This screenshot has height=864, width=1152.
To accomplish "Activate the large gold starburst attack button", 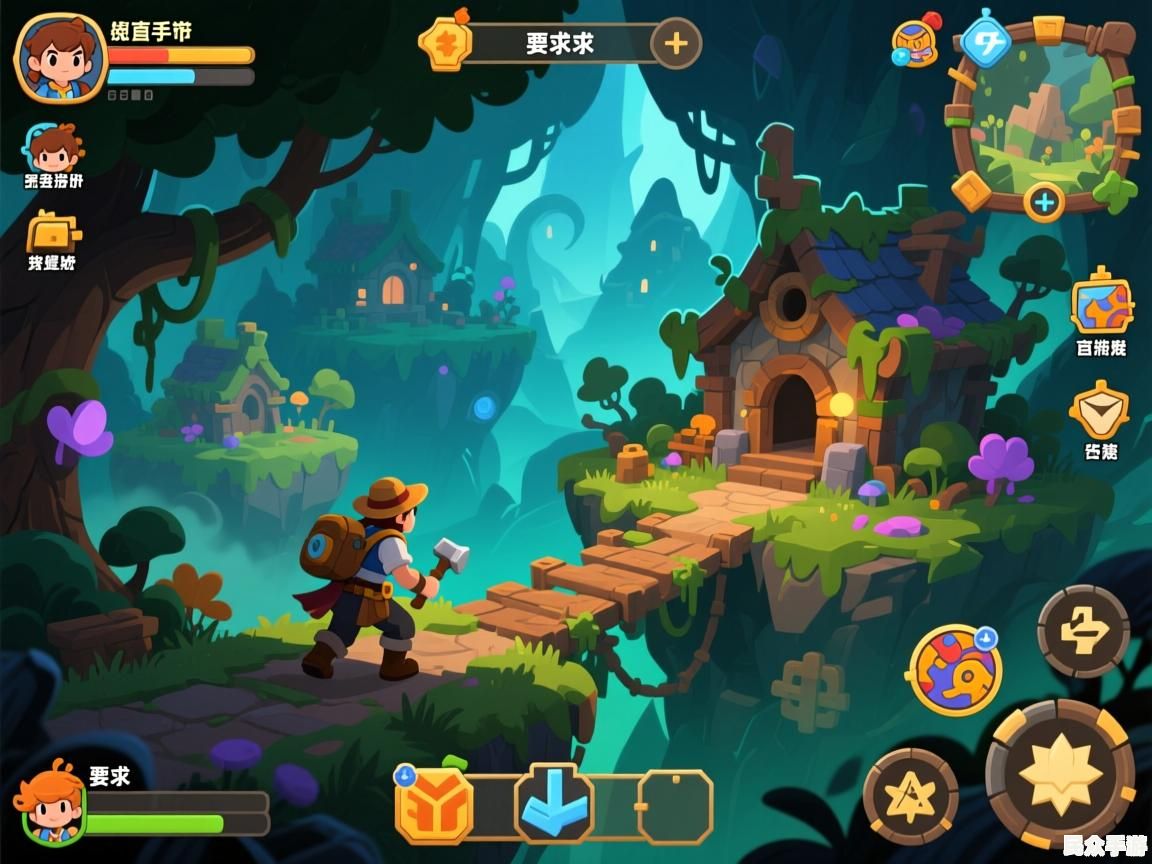I will (1060, 774).
